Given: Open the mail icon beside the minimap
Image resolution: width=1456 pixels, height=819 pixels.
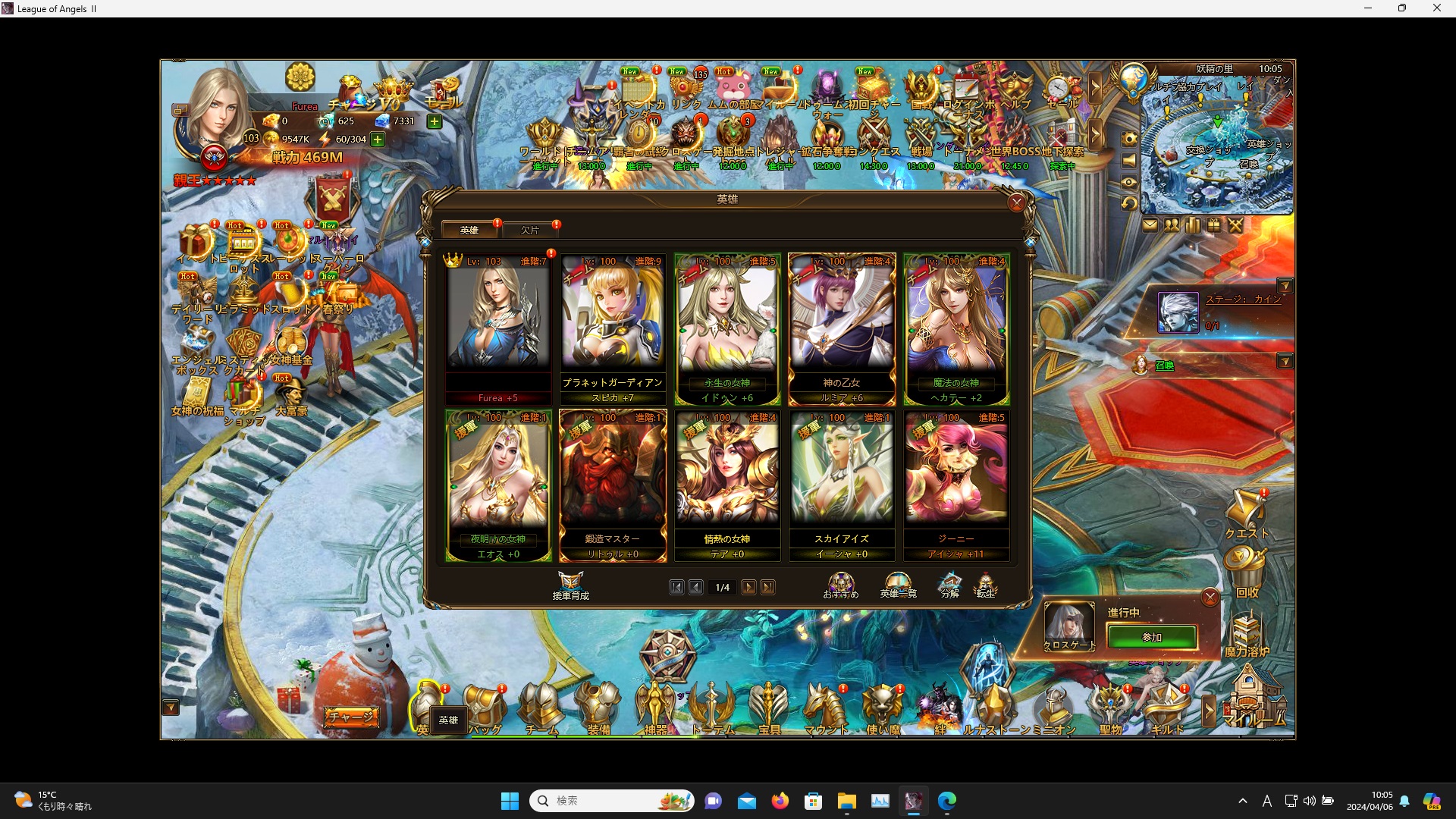Looking at the screenshot, I should tap(1150, 224).
